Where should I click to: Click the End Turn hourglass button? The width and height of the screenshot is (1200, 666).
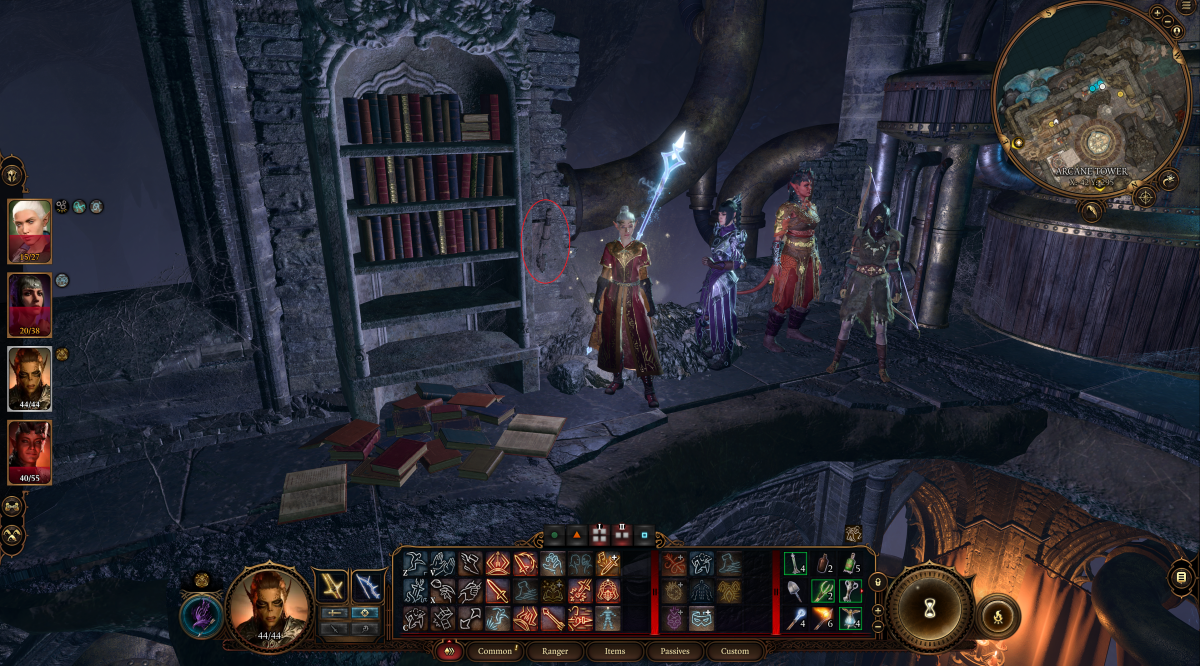tap(930, 608)
